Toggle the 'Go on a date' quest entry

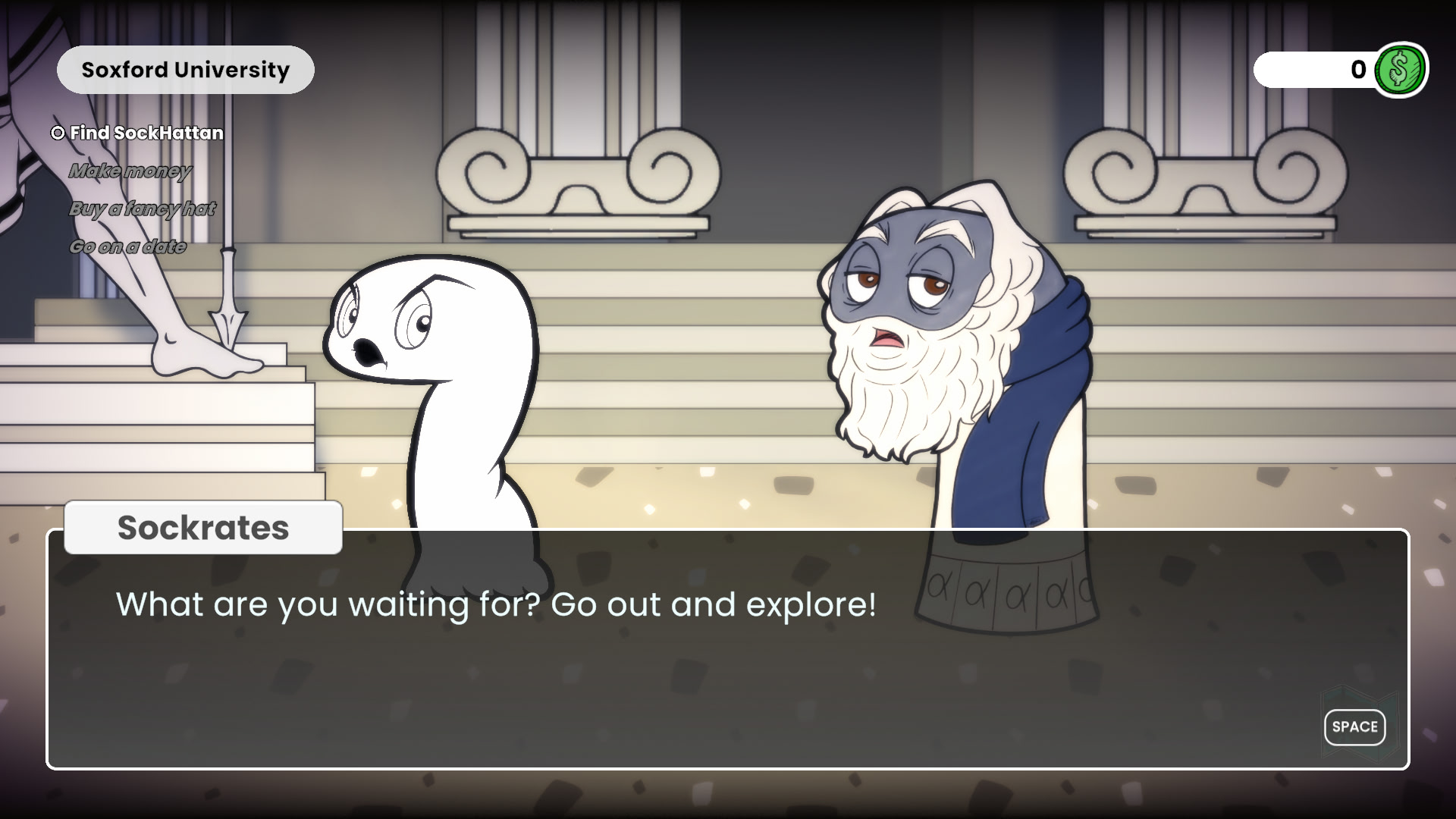point(129,246)
